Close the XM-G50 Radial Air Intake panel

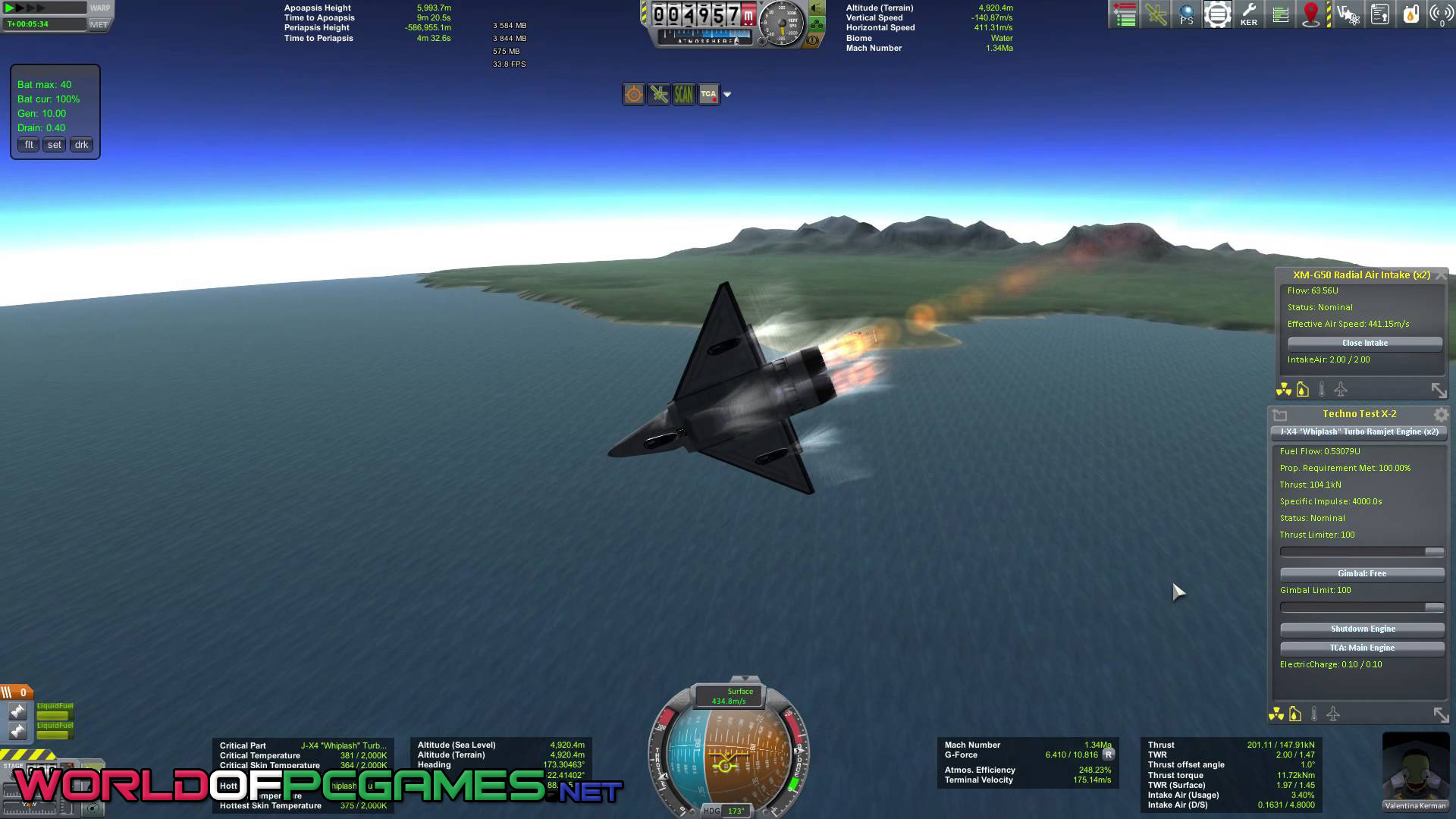point(1441,275)
